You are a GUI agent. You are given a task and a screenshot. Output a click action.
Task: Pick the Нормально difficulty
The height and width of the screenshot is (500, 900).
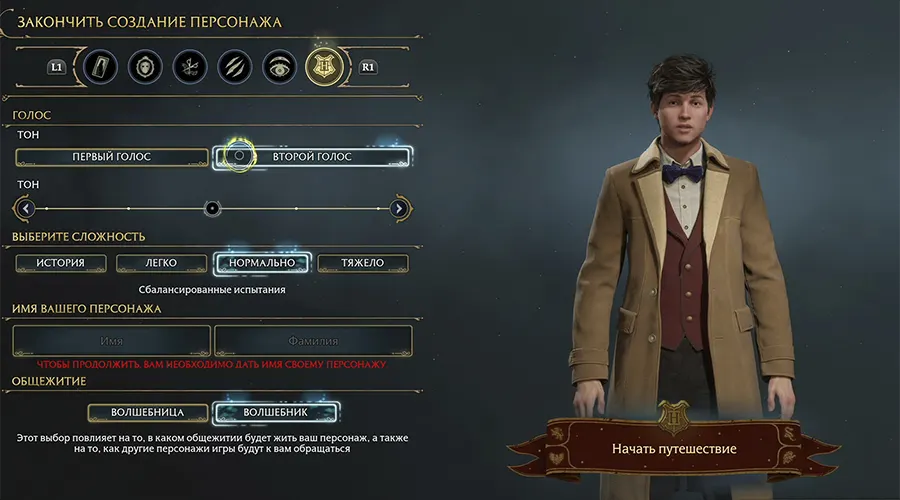[x=263, y=263]
